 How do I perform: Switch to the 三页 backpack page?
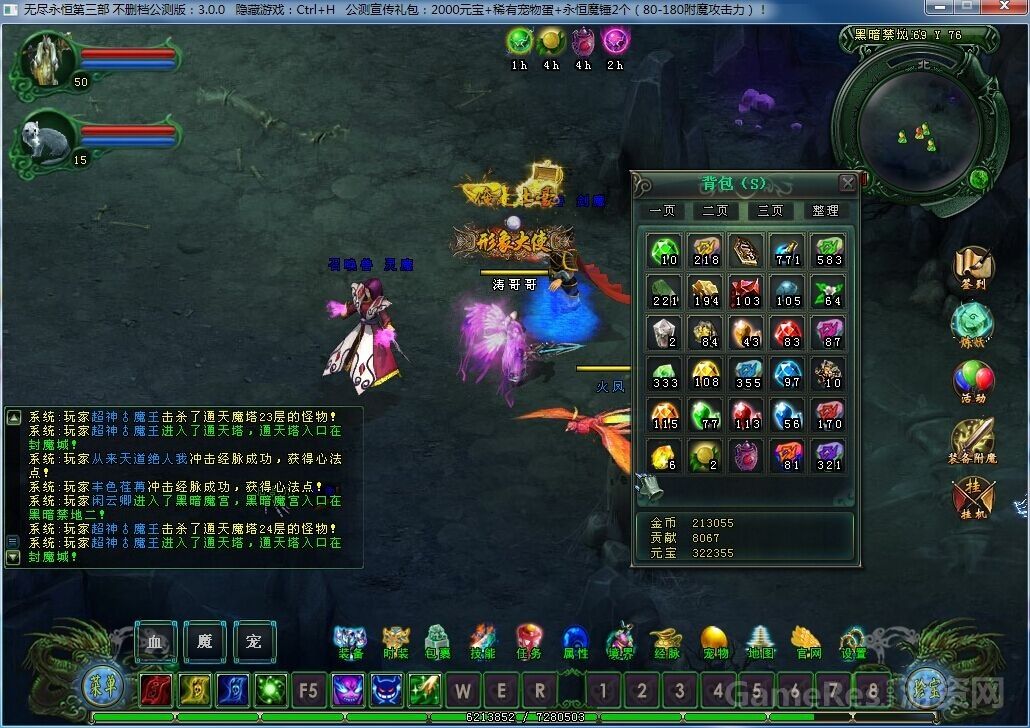769,211
